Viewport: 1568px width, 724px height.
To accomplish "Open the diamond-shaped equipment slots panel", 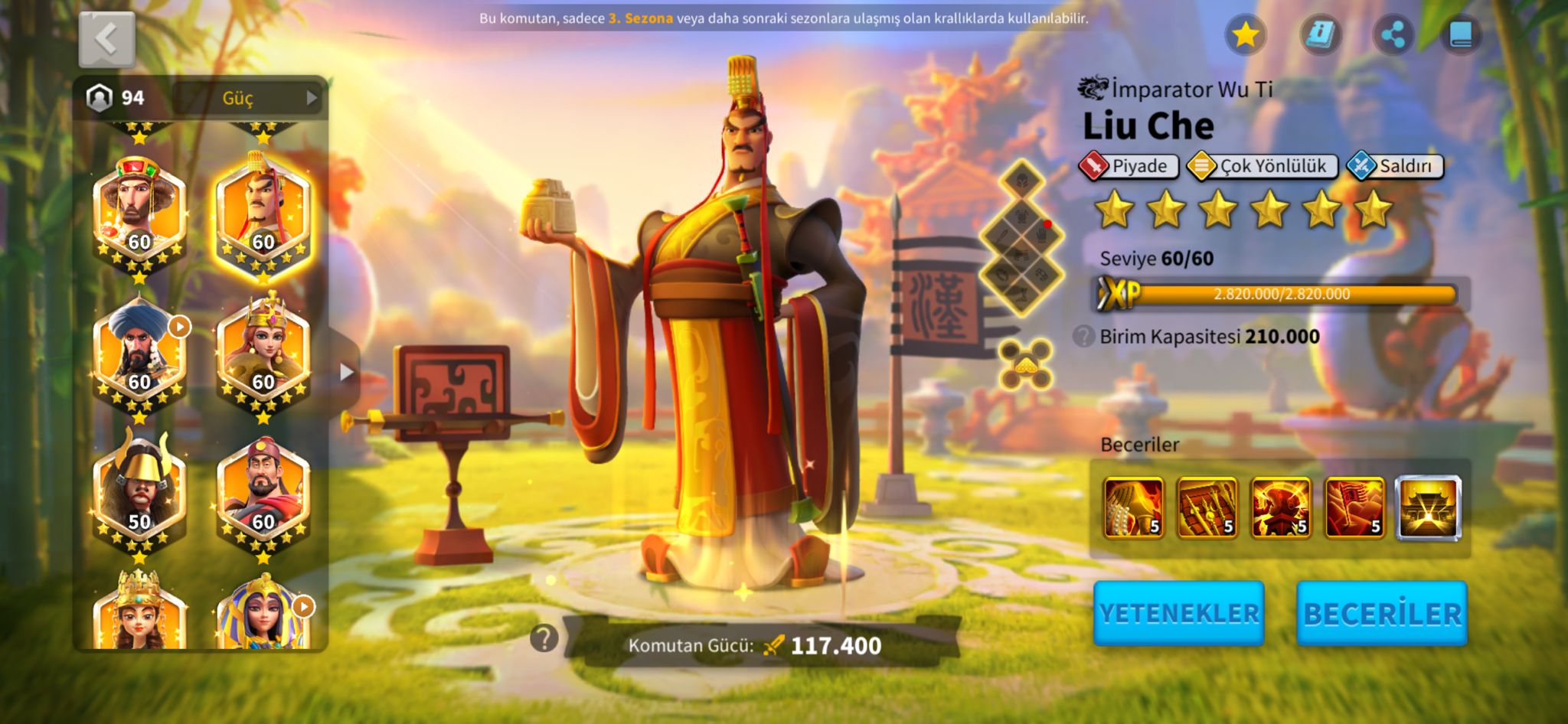I will click(x=1022, y=239).
